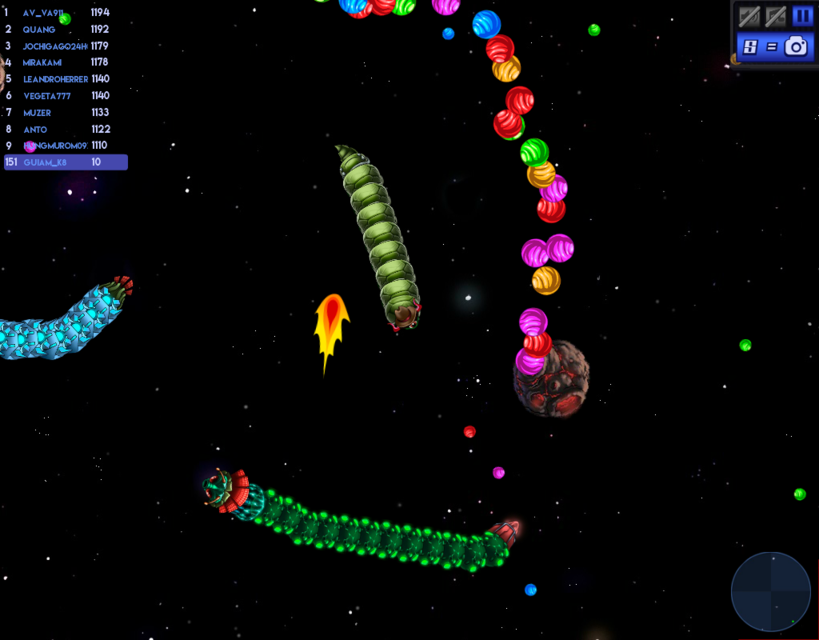Toggle the muted sound effects icon

[749, 16]
